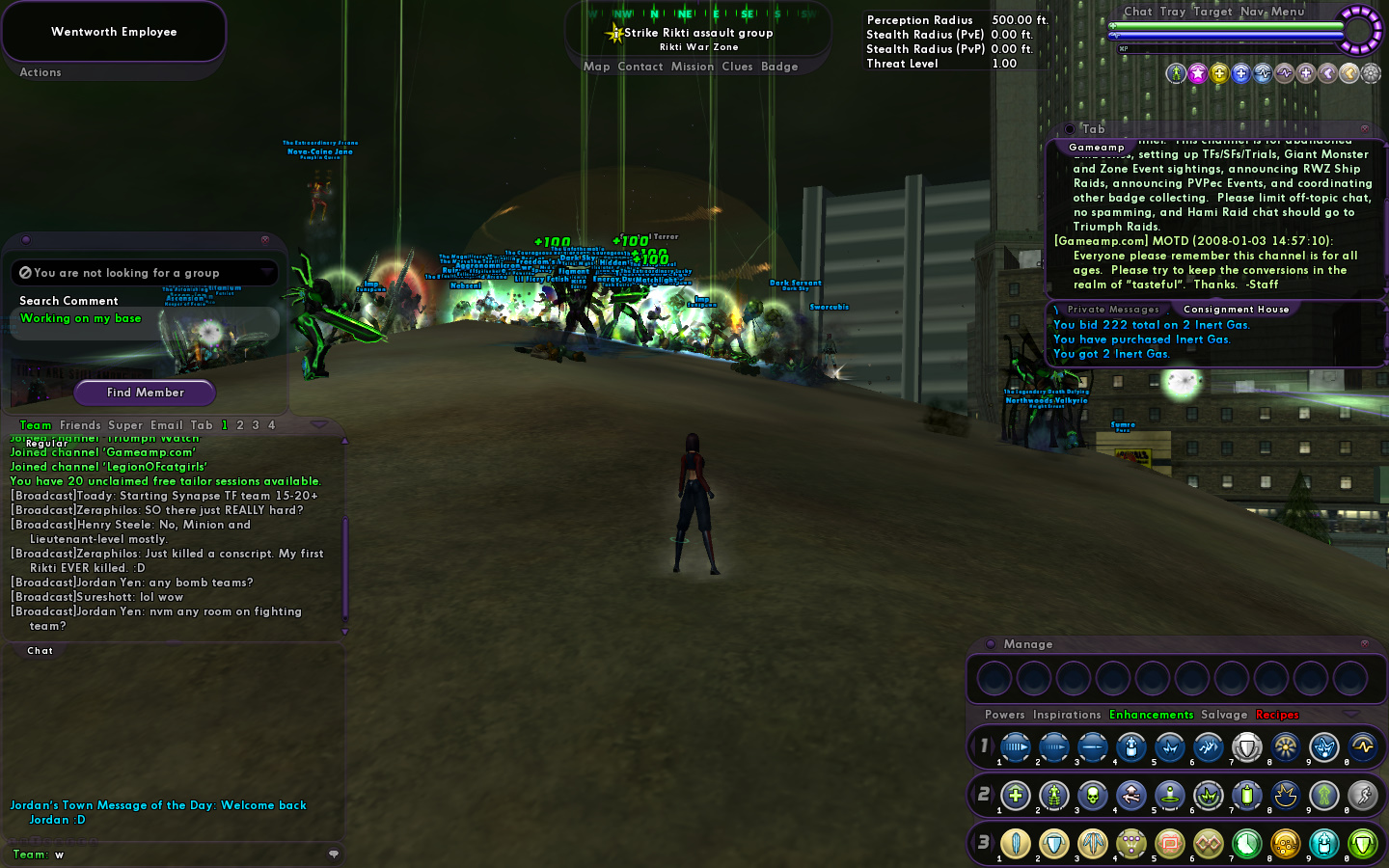Select the Consignment House chat tab

(1236, 310)
